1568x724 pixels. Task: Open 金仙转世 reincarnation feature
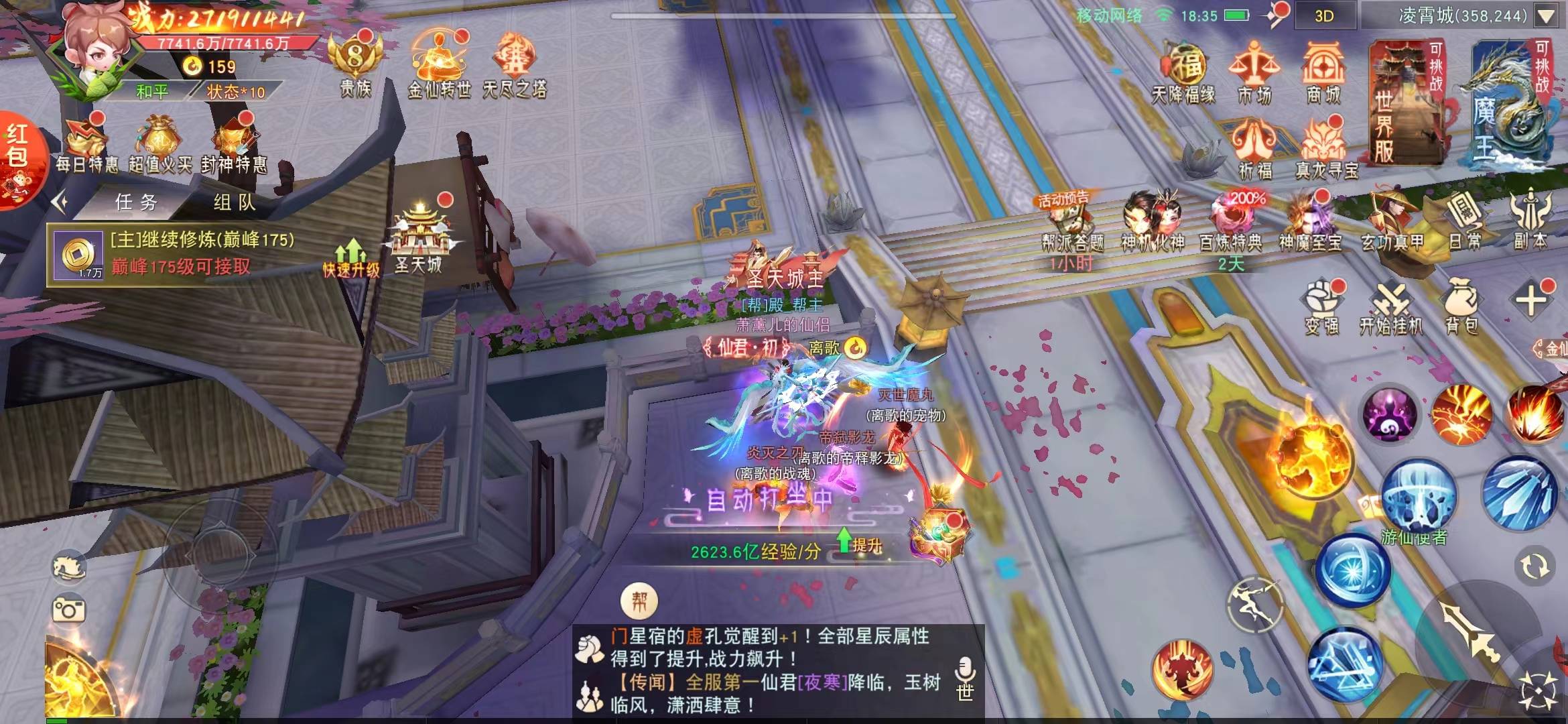(x=439, y=64)
